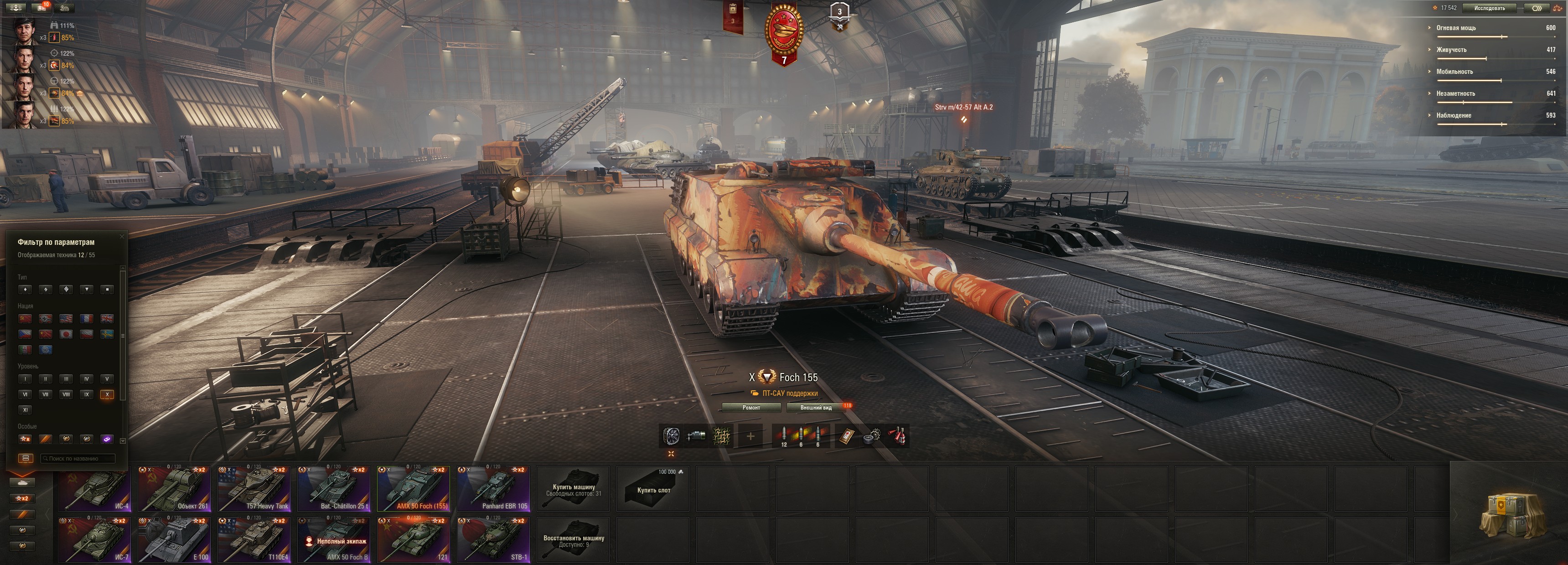
Task: Close the Фильтр по параметрам panel
Action: click(x=122, y=236)
